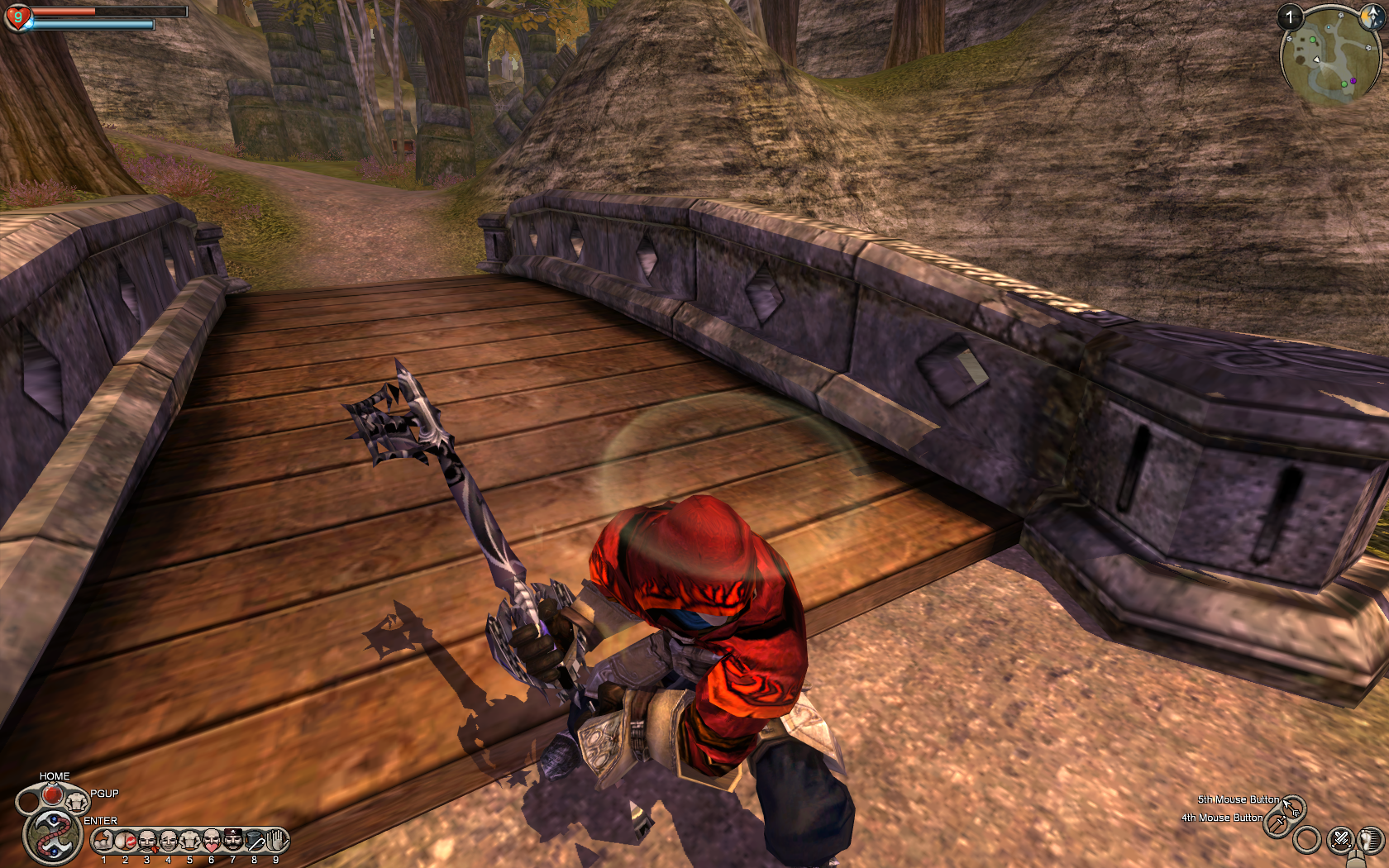1389x868 pixels.
Task: Select the top hat and cane expression
Action: tap(255, 842)
